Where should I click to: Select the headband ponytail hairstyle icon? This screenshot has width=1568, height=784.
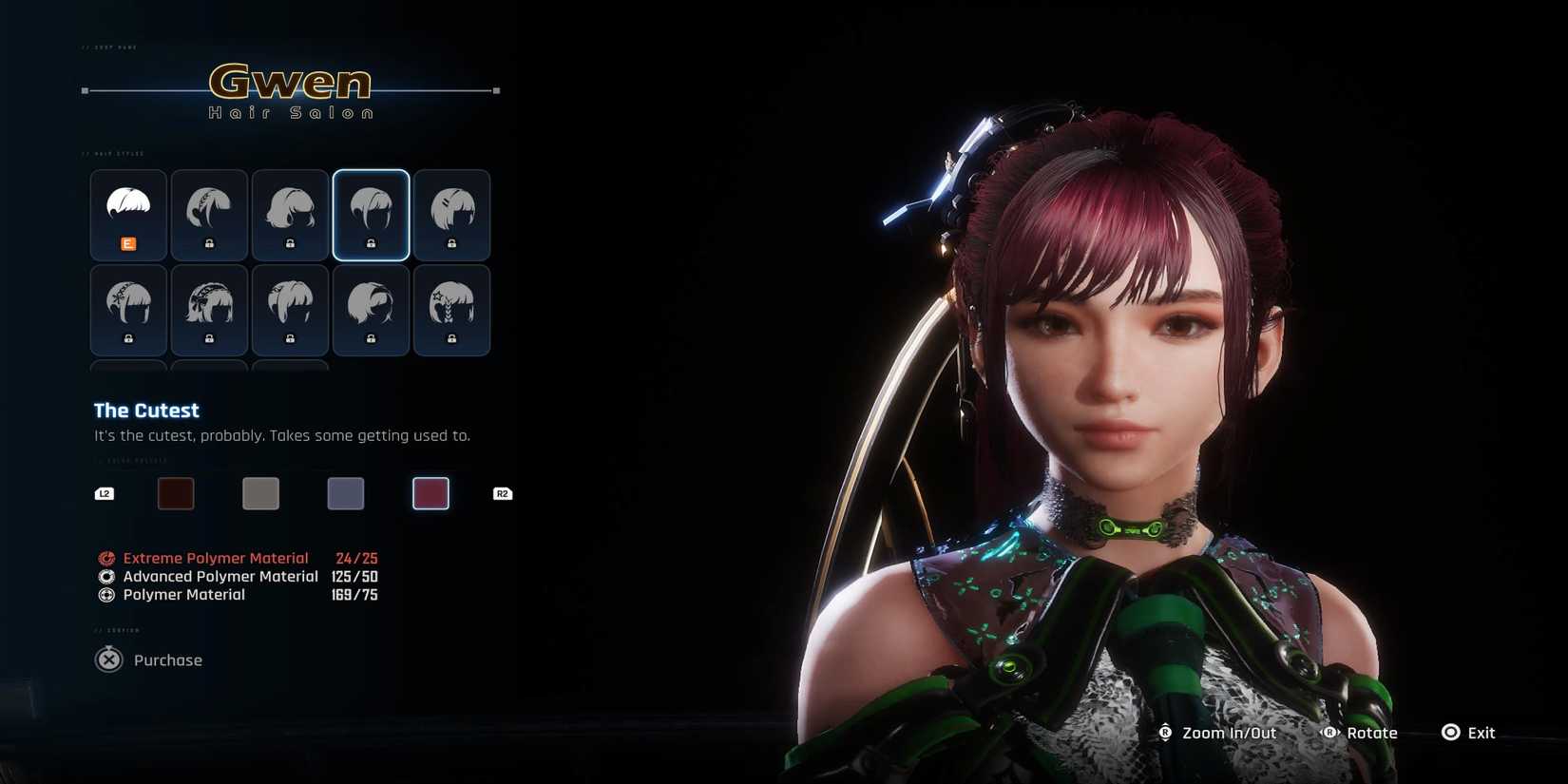click(x=209, y=214)
